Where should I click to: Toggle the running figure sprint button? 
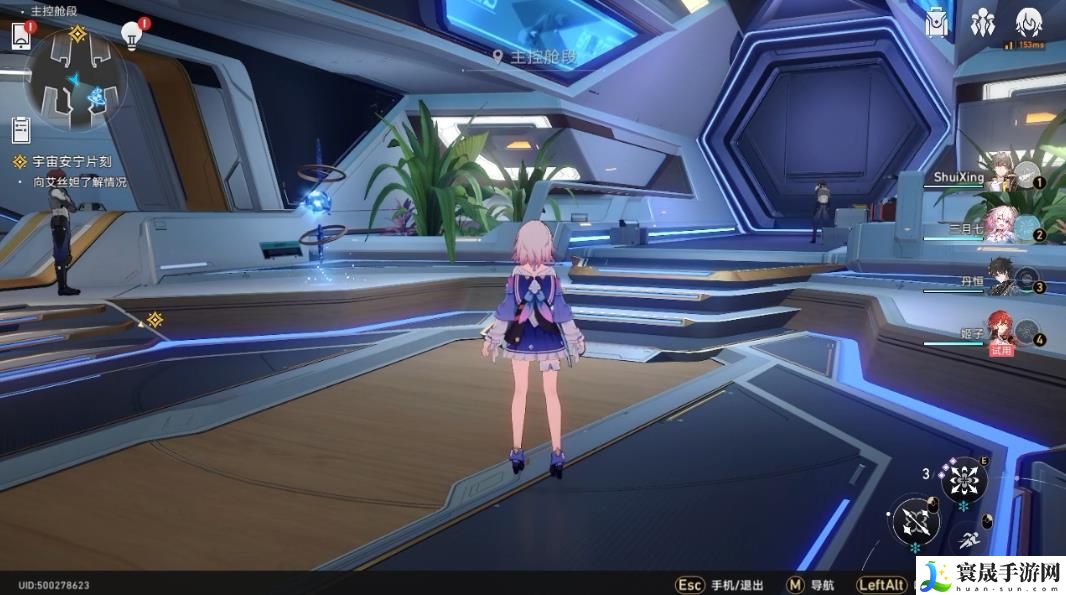[968, 541]
